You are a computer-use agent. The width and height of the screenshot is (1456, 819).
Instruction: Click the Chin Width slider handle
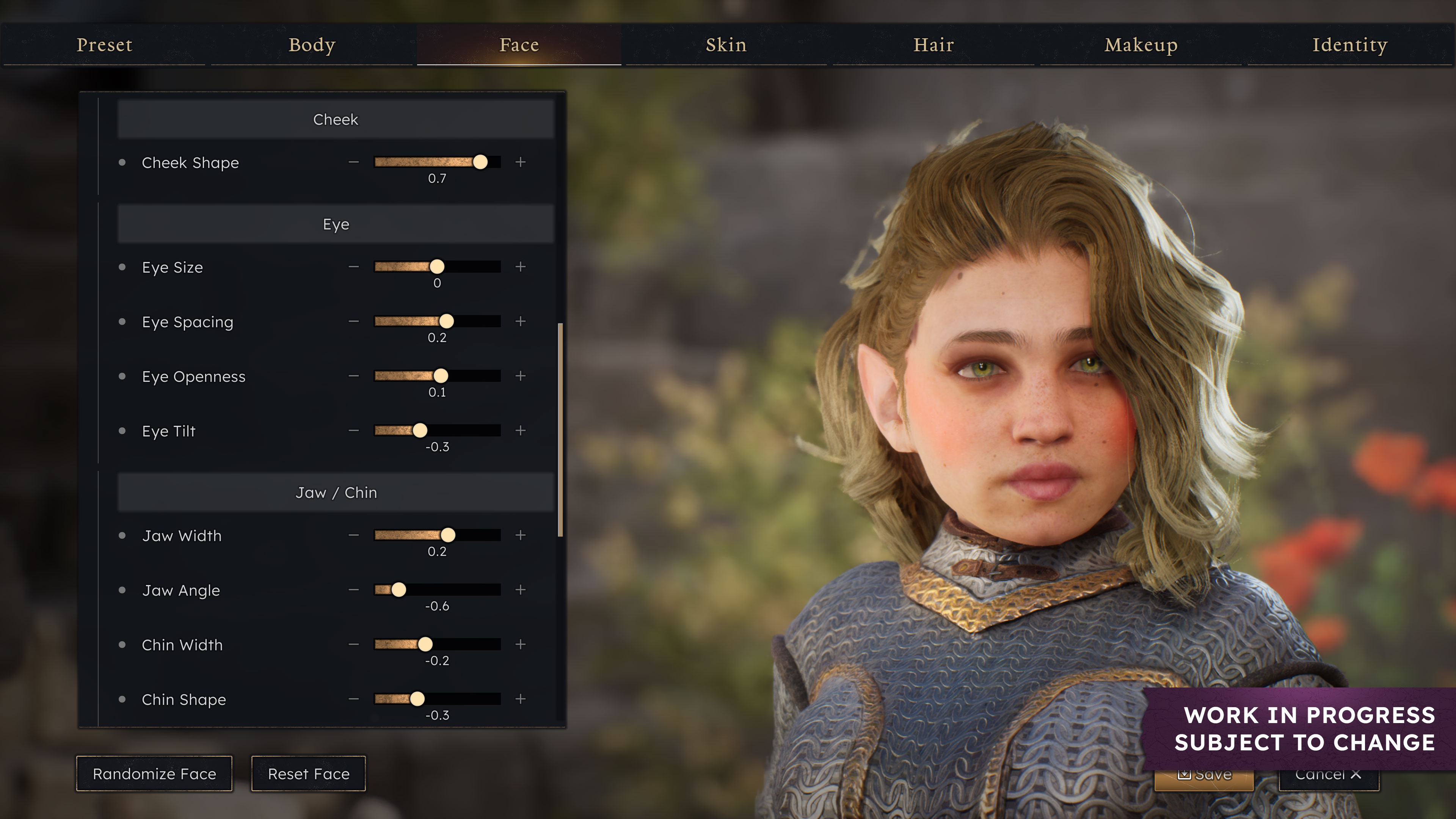[425, 644]
